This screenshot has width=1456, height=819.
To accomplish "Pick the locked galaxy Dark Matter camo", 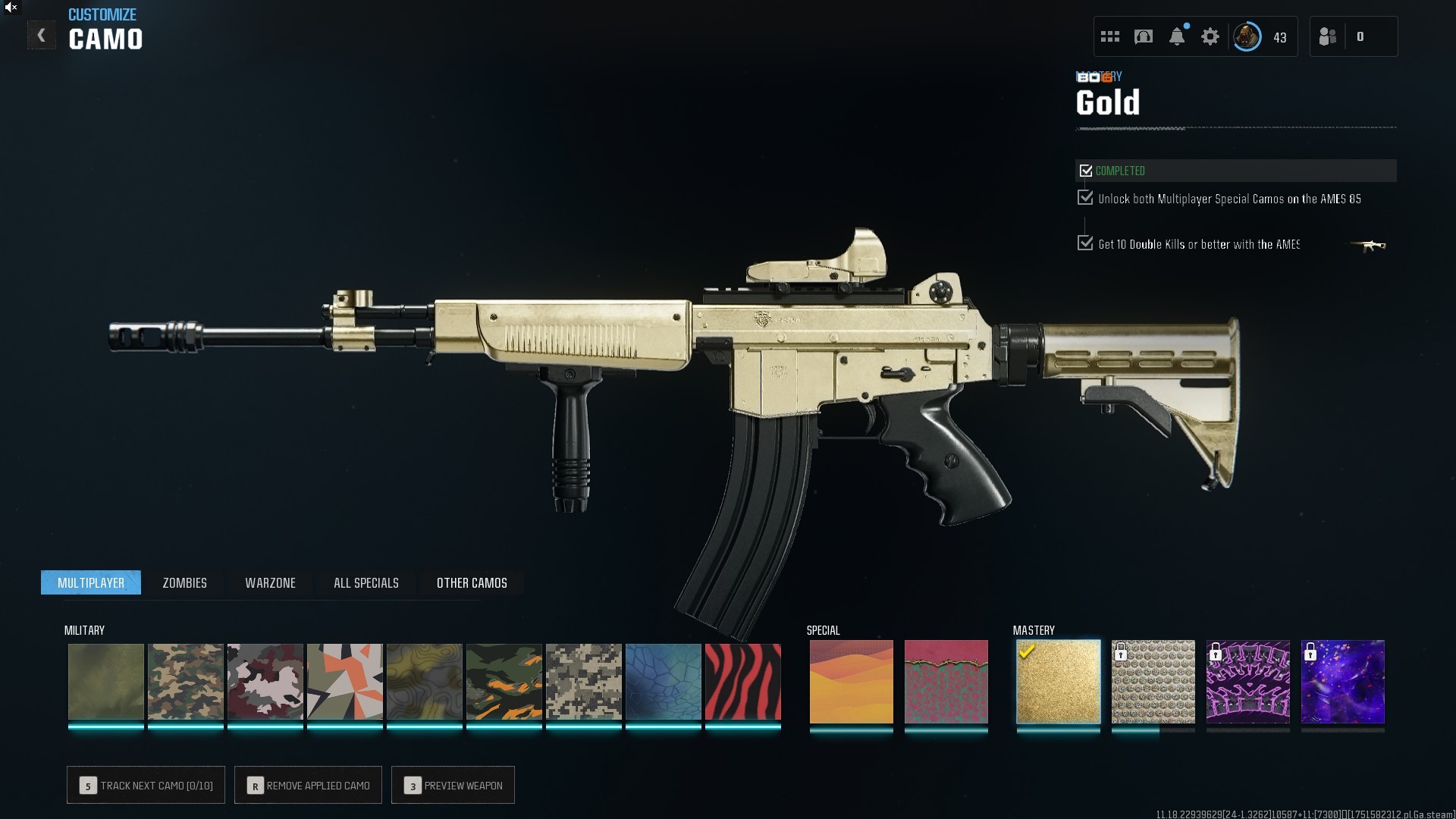I will click(1342, 682).
